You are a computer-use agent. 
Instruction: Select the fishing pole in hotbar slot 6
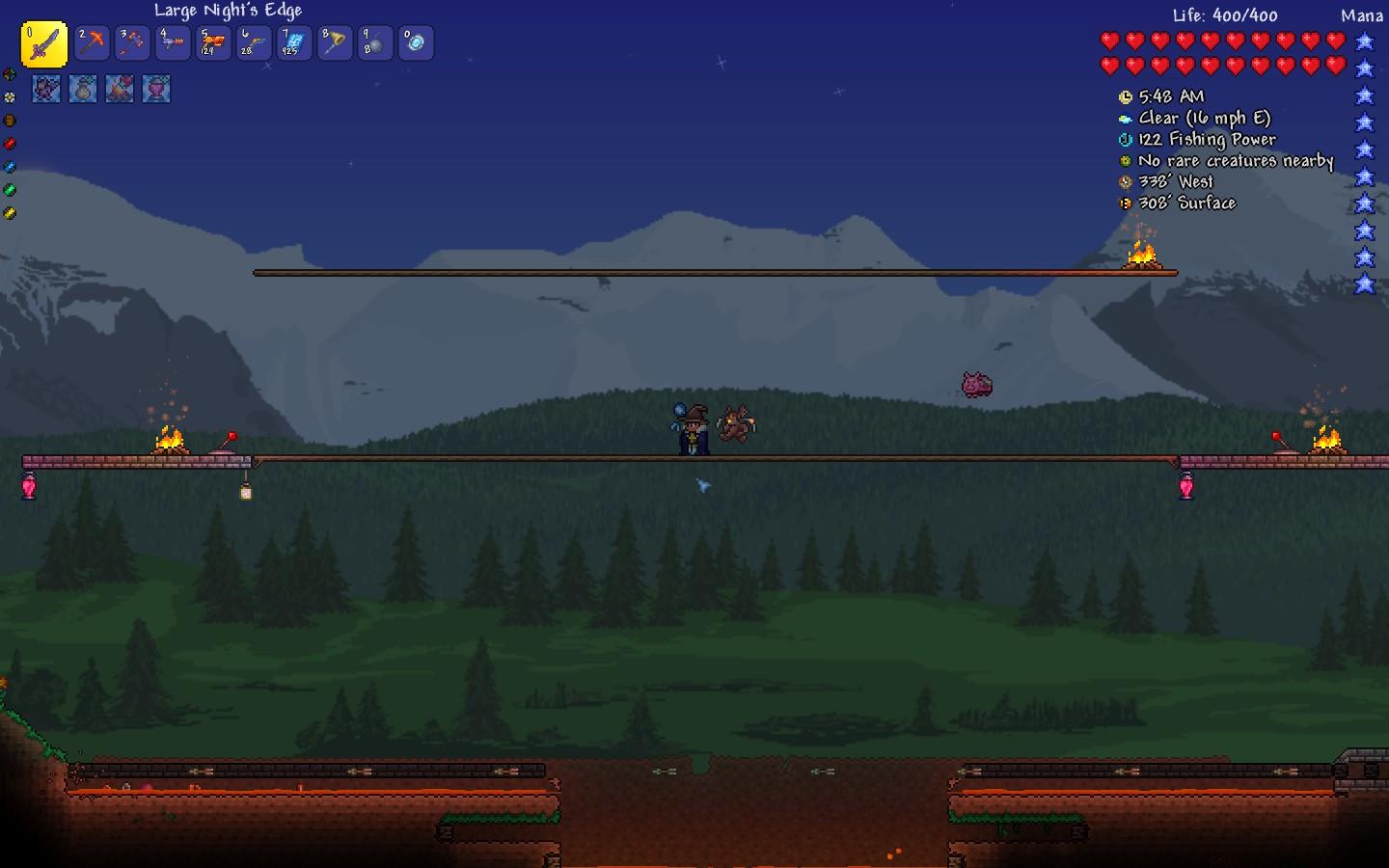pos(254,42)
